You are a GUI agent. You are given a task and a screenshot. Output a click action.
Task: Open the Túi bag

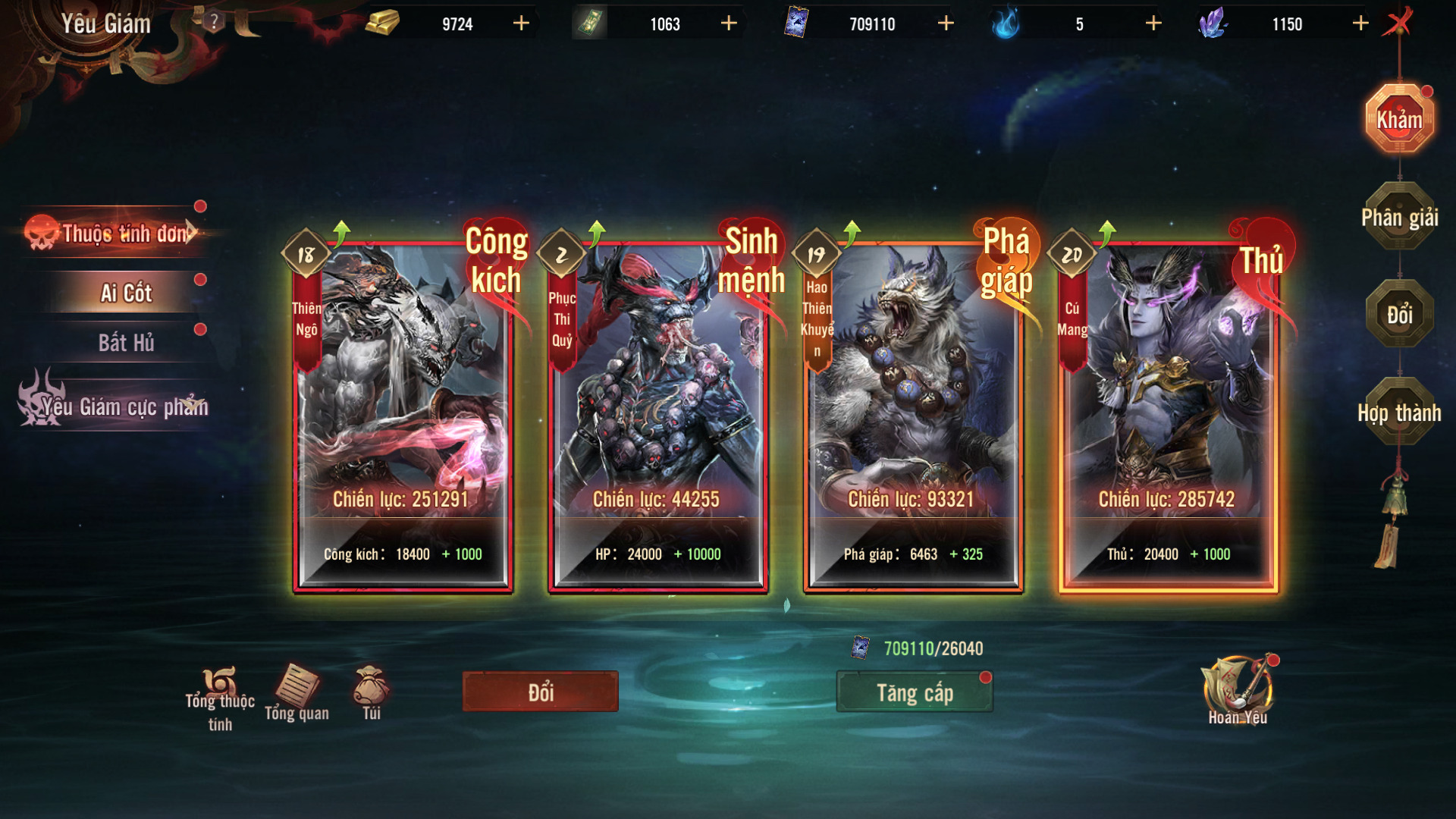372,692
